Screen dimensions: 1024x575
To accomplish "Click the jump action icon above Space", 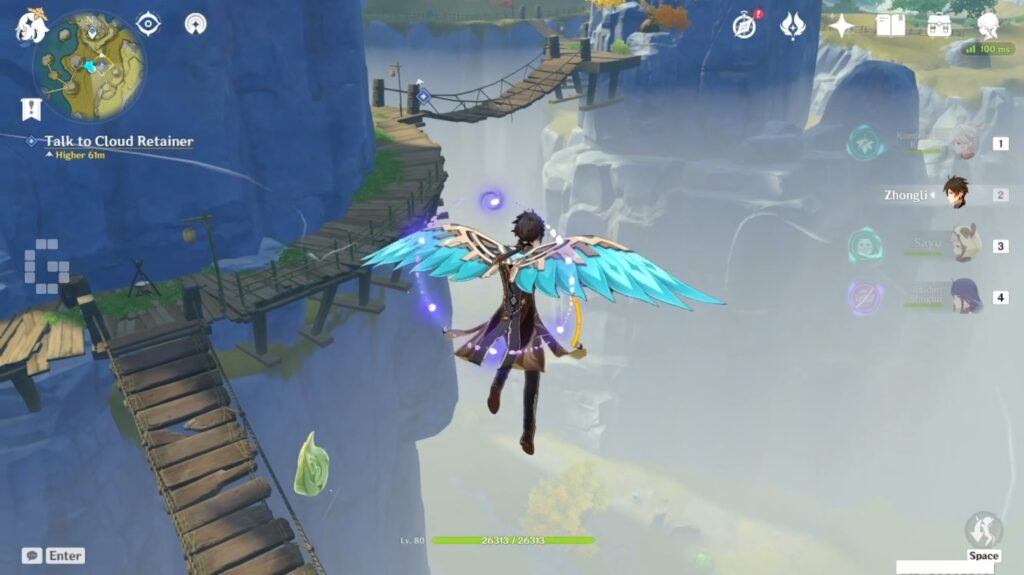I will [983, 530].
